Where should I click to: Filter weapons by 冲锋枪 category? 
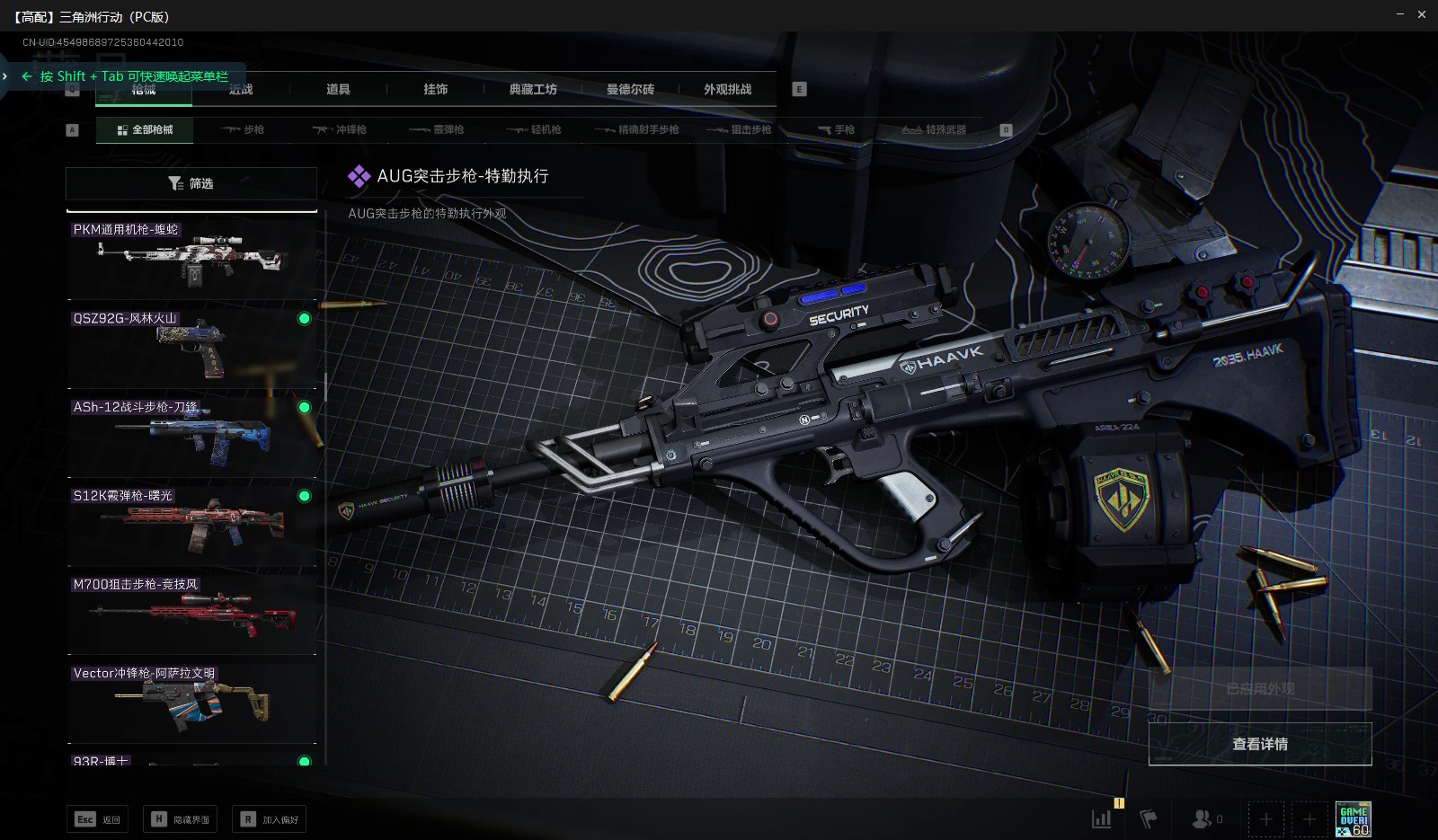(x=340, y=130)
